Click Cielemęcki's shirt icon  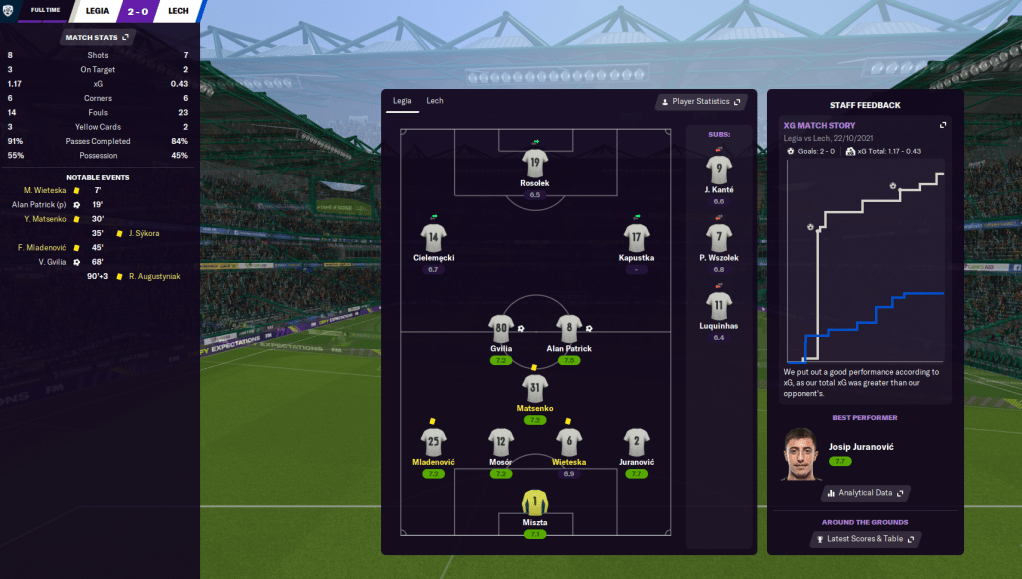433,238
